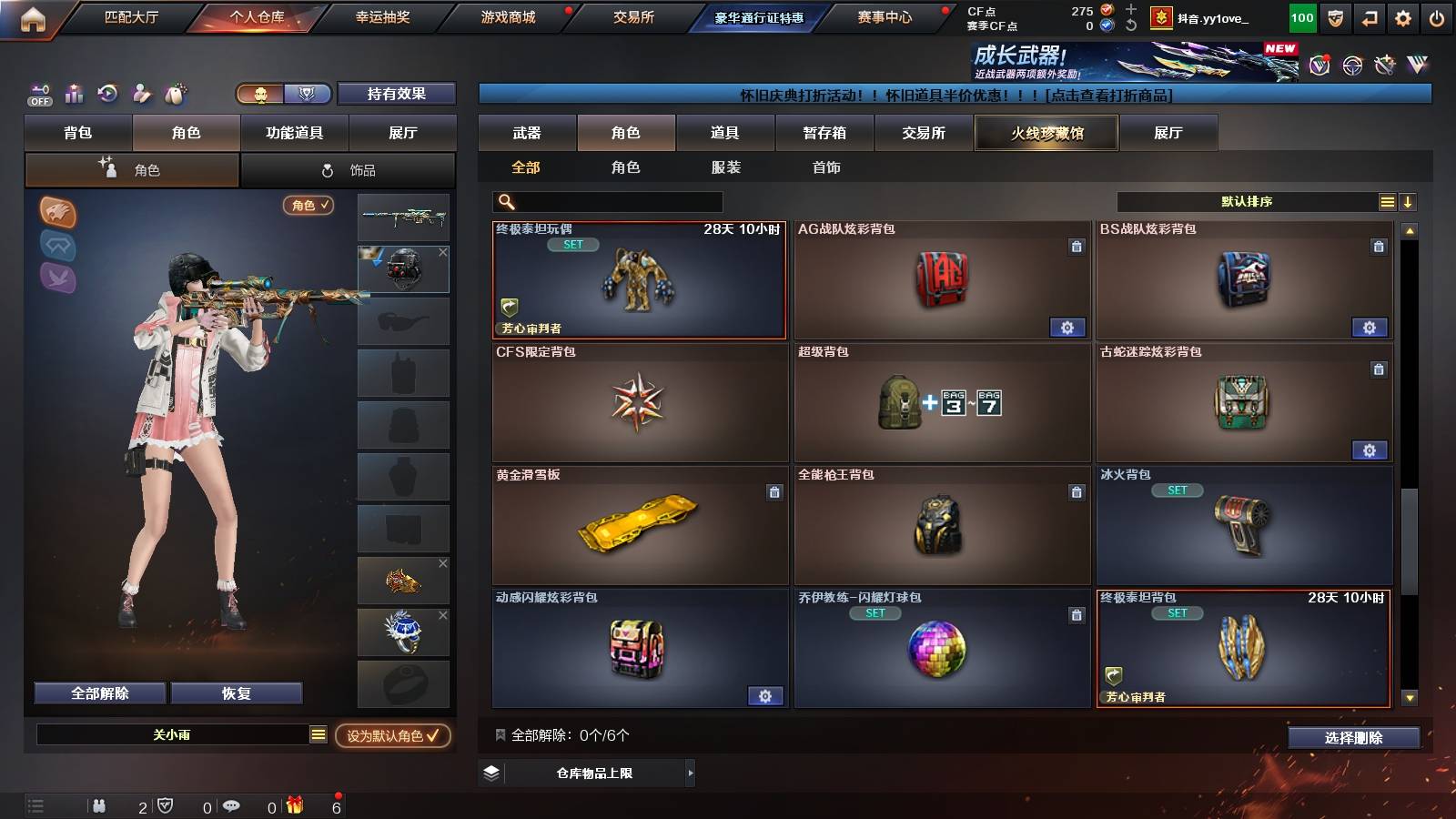Click the paint/customize icon above the character tabs
Screen dimensions: 1456x819
tap(141, 94)
